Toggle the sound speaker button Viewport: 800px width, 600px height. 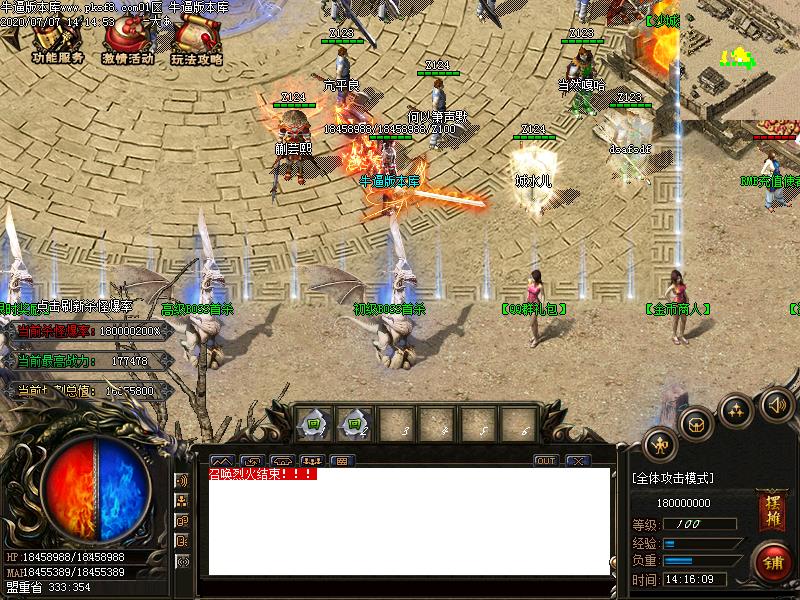click(x=776, y=405)
